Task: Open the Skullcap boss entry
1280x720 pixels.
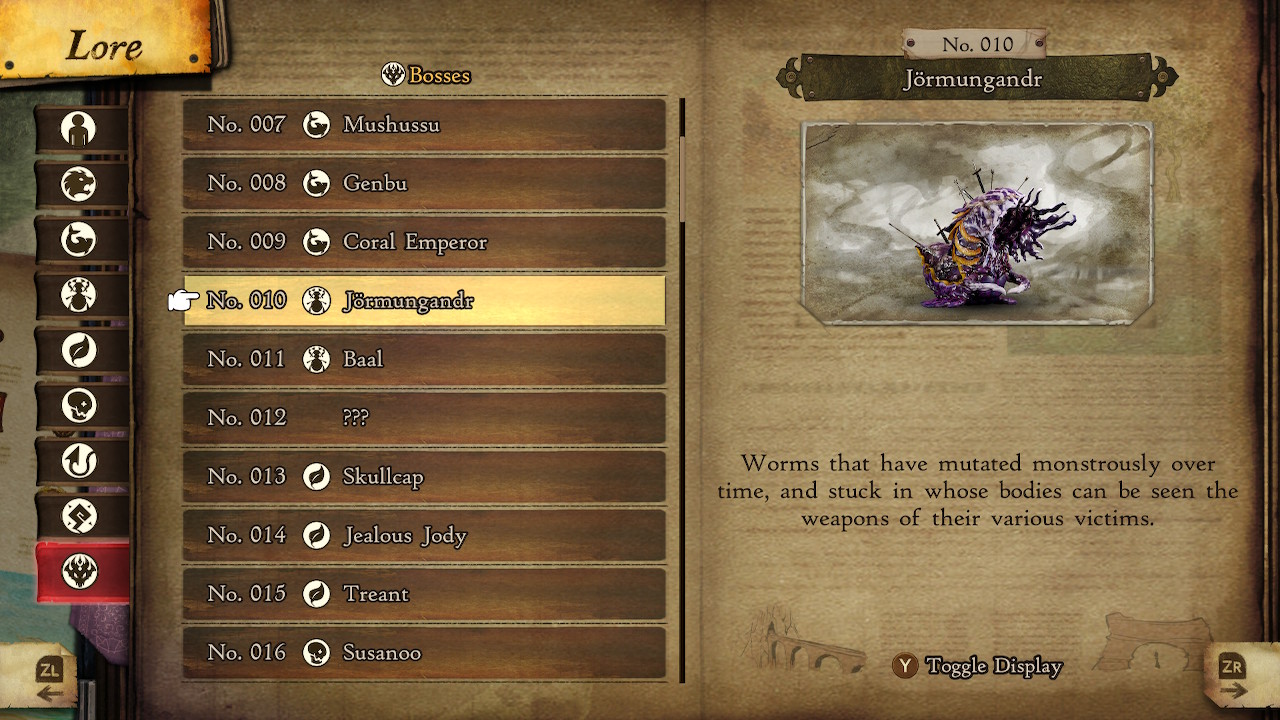Action: point(424,476)
